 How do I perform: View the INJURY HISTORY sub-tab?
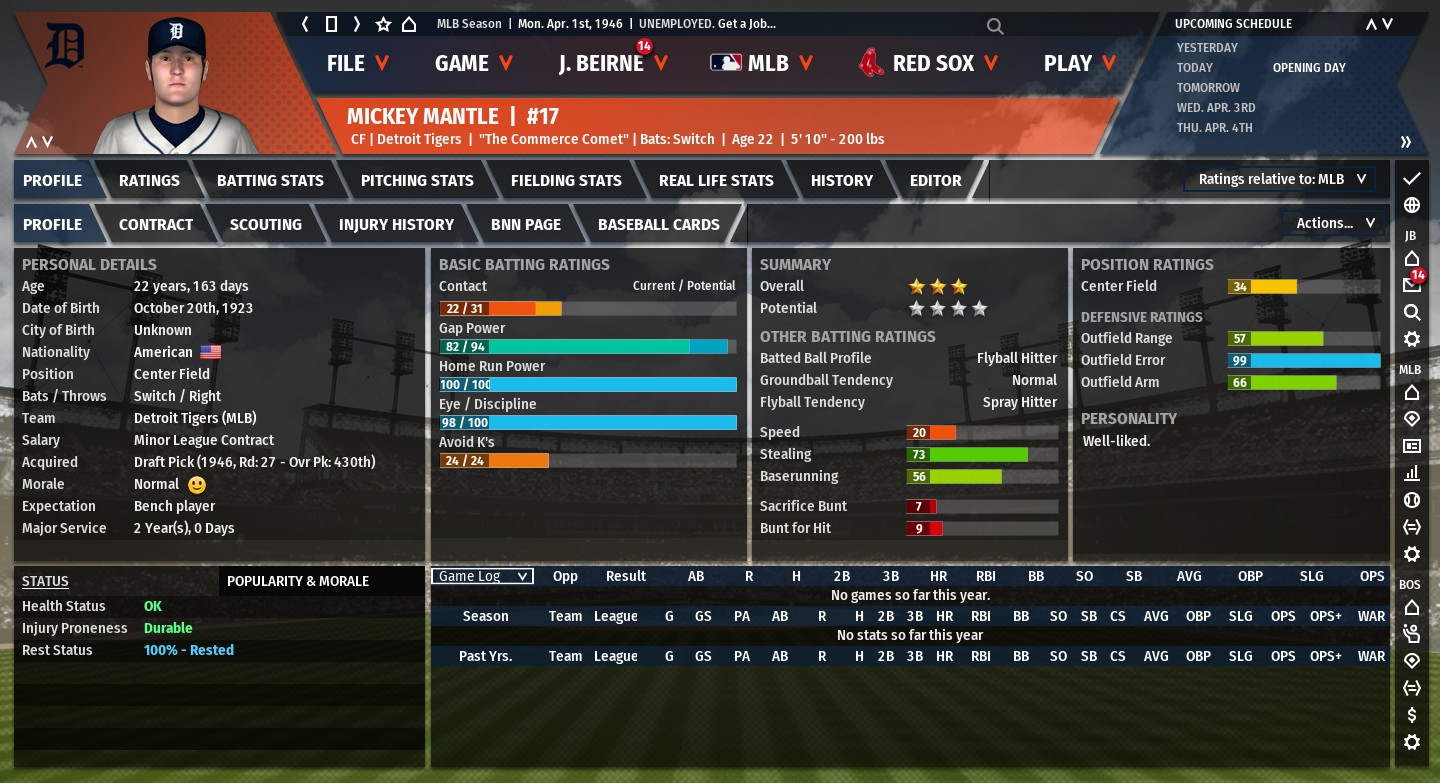coord(396,225)
